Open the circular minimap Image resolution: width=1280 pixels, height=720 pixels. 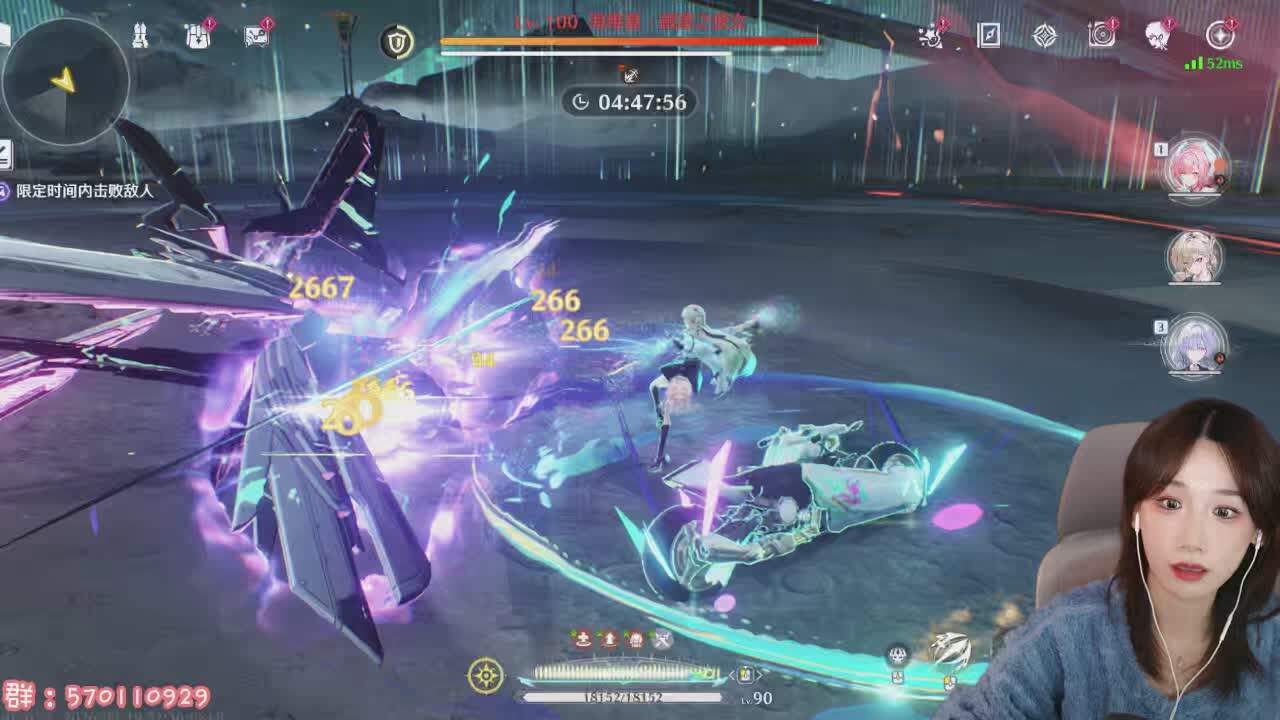click(65, 81)
